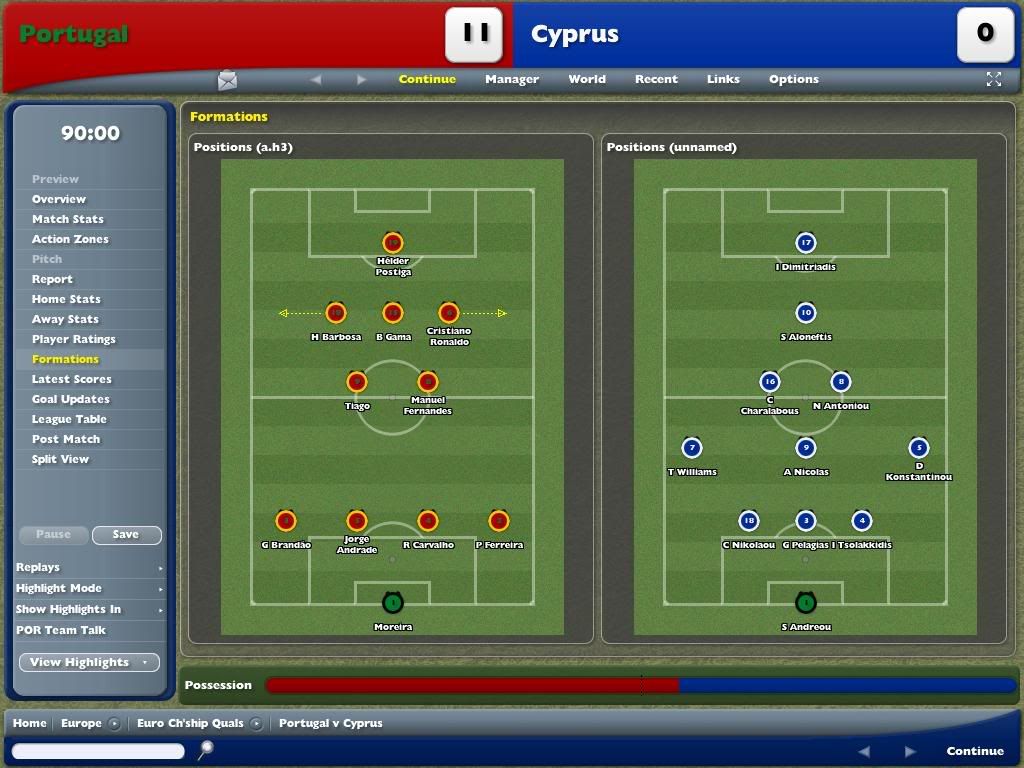Open the World menu
The width and height of the screenshot is (1024, 768).
coord(587,79)
